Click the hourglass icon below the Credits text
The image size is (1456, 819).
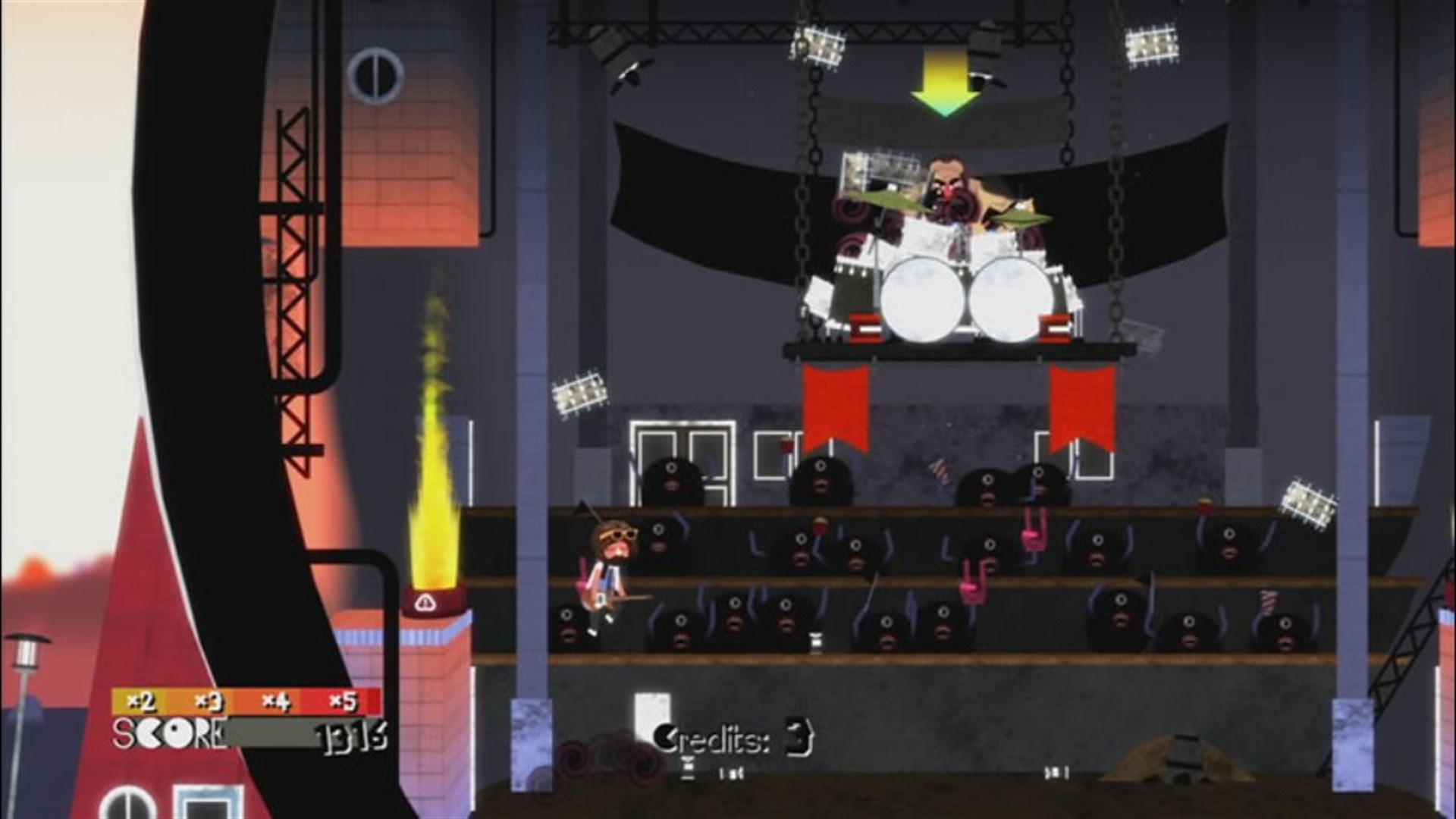[688, 770]
